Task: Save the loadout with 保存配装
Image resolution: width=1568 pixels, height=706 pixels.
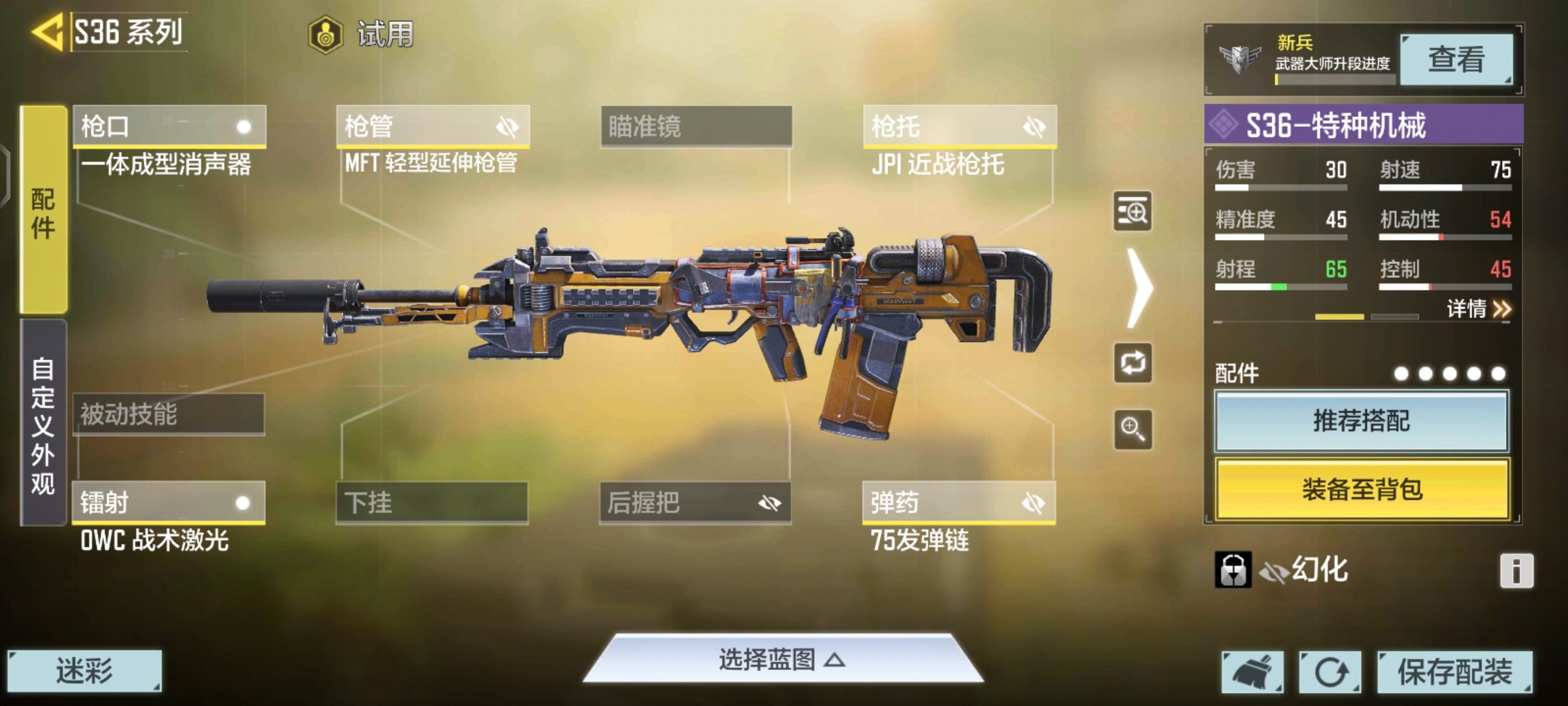Action: tap(1454, 671)
